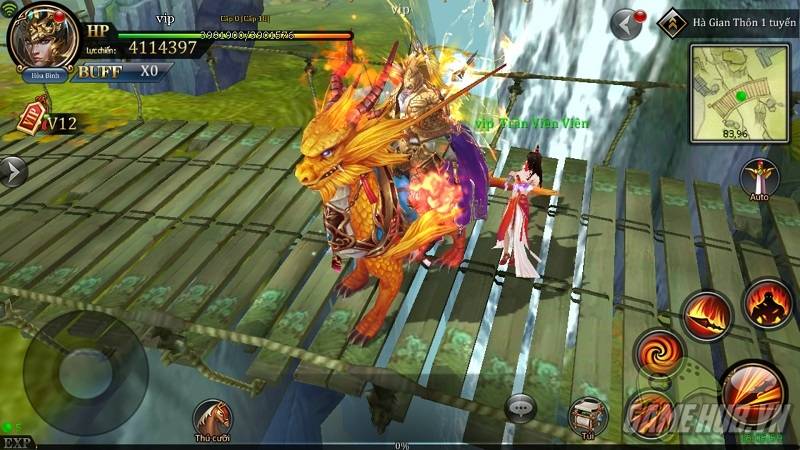Activate the flaming silhouette transformation skill
800x450 pixels.
tap(767, 302)
